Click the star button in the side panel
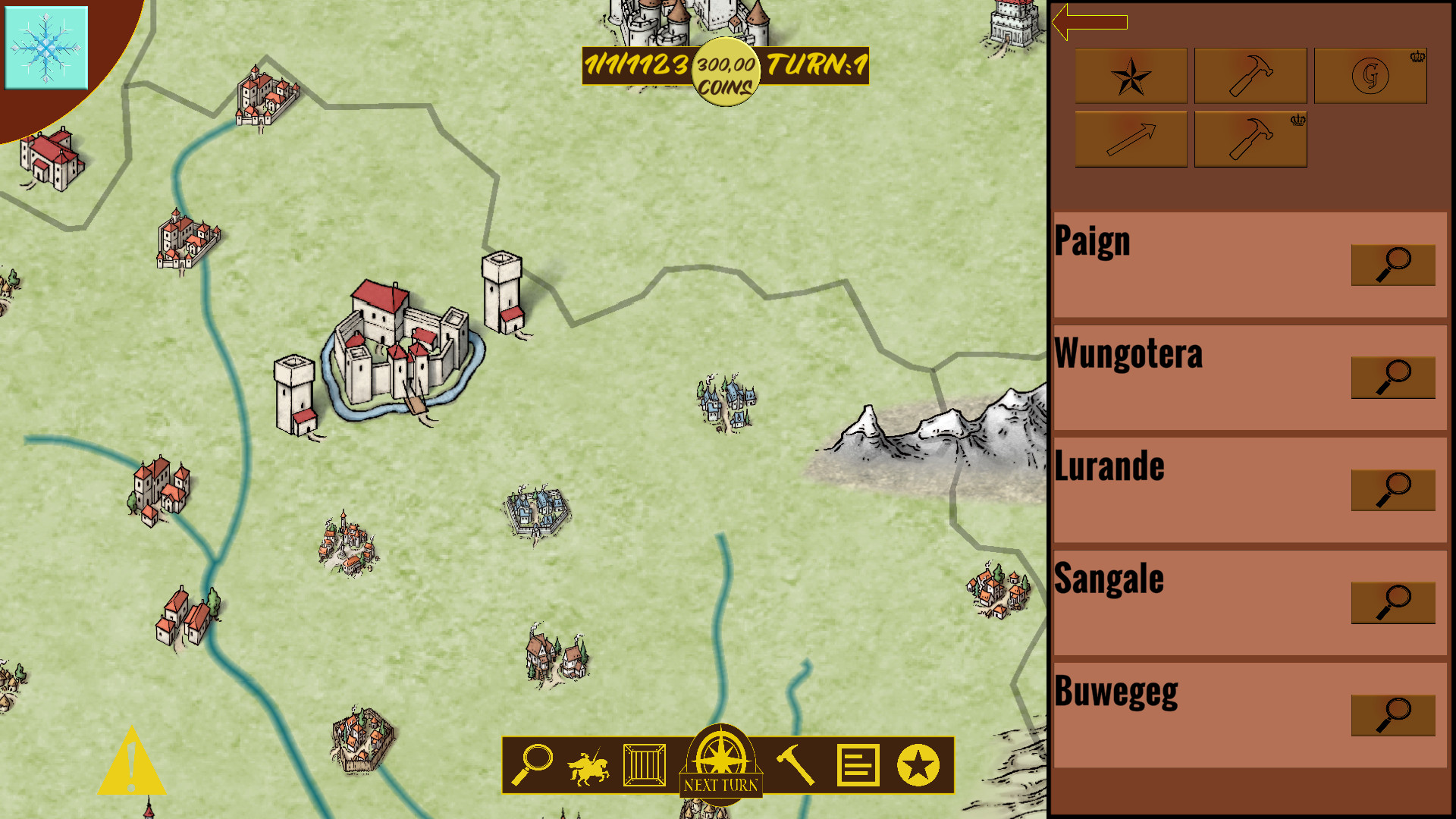This screenshot has height=819, width=1456. 1130,76
